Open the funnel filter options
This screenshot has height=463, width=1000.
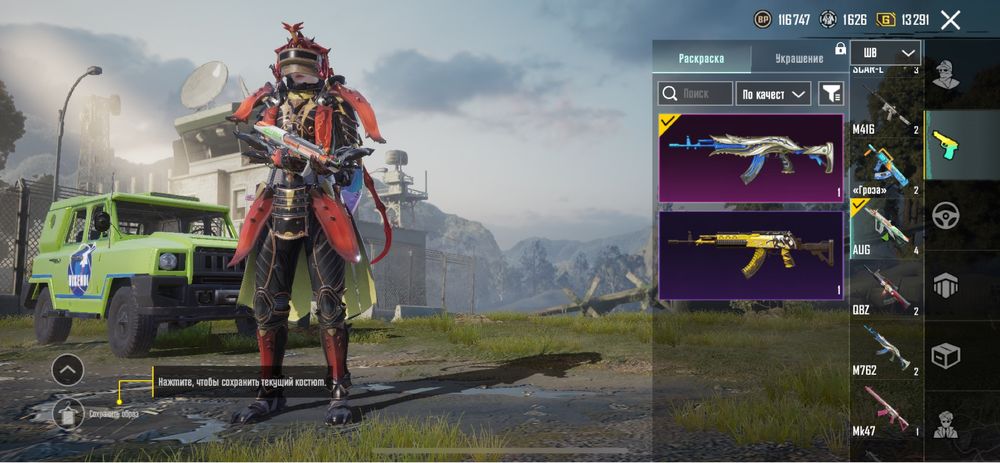(831, 94)
